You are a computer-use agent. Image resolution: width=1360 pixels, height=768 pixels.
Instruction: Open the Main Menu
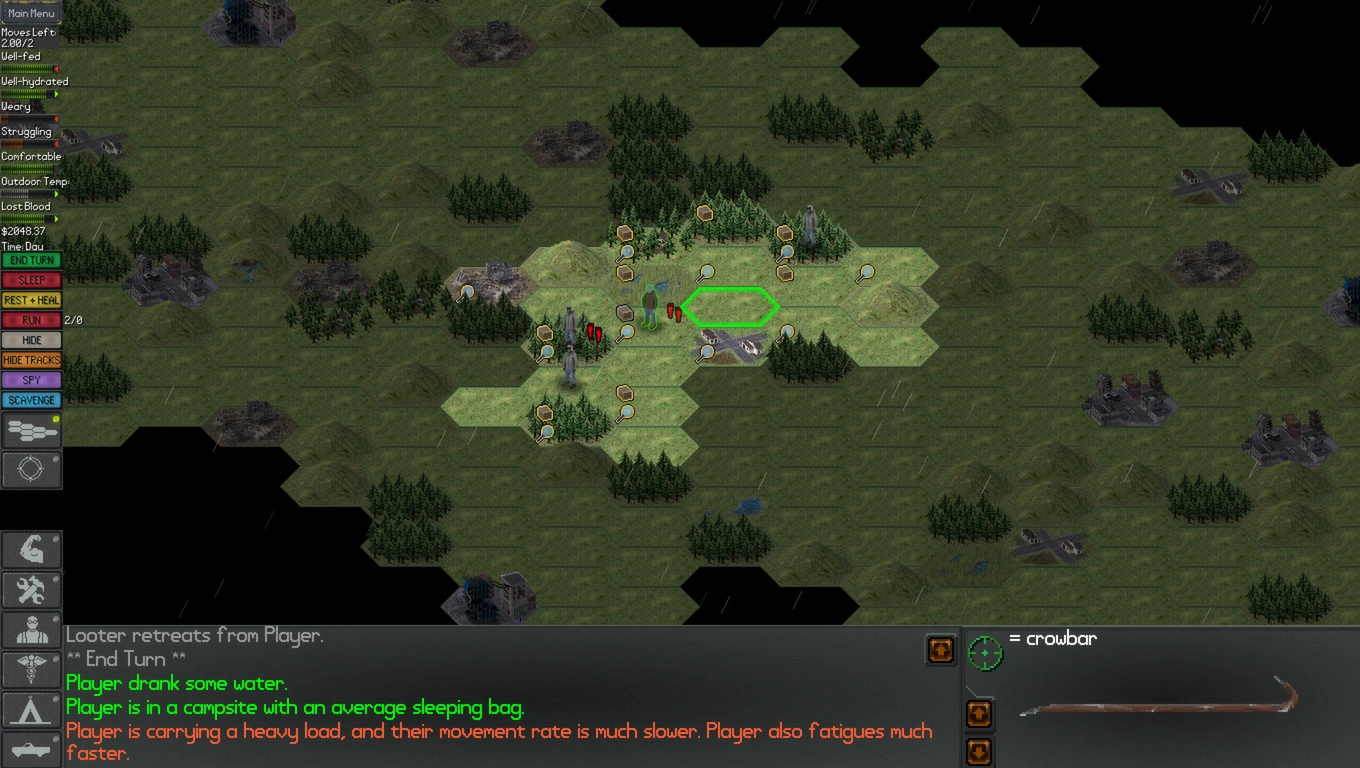31,13
